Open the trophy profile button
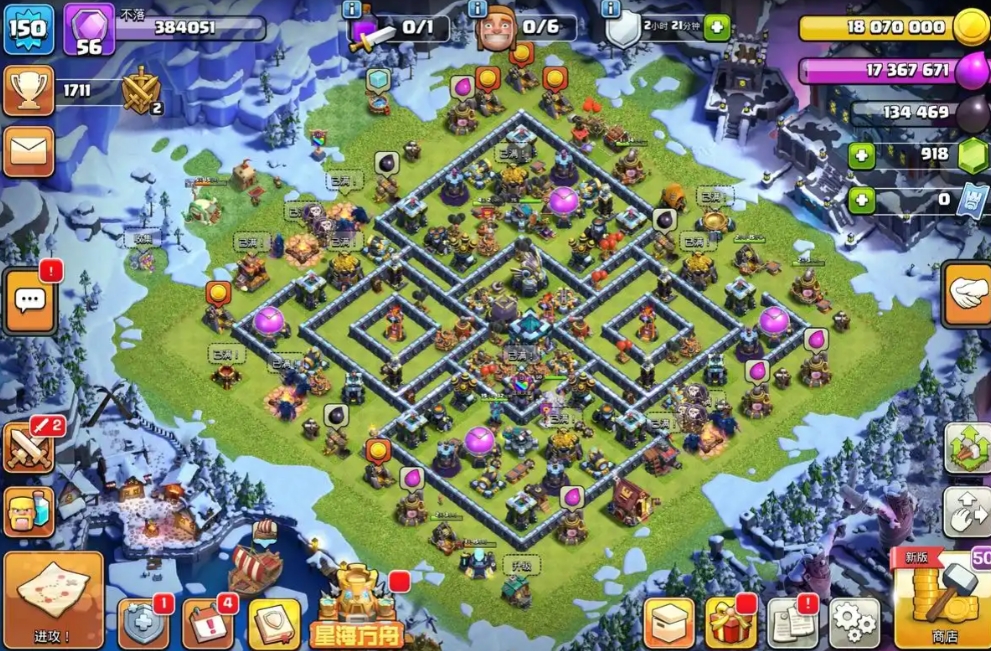Screen dimensions: 991x651 (28, 91)
